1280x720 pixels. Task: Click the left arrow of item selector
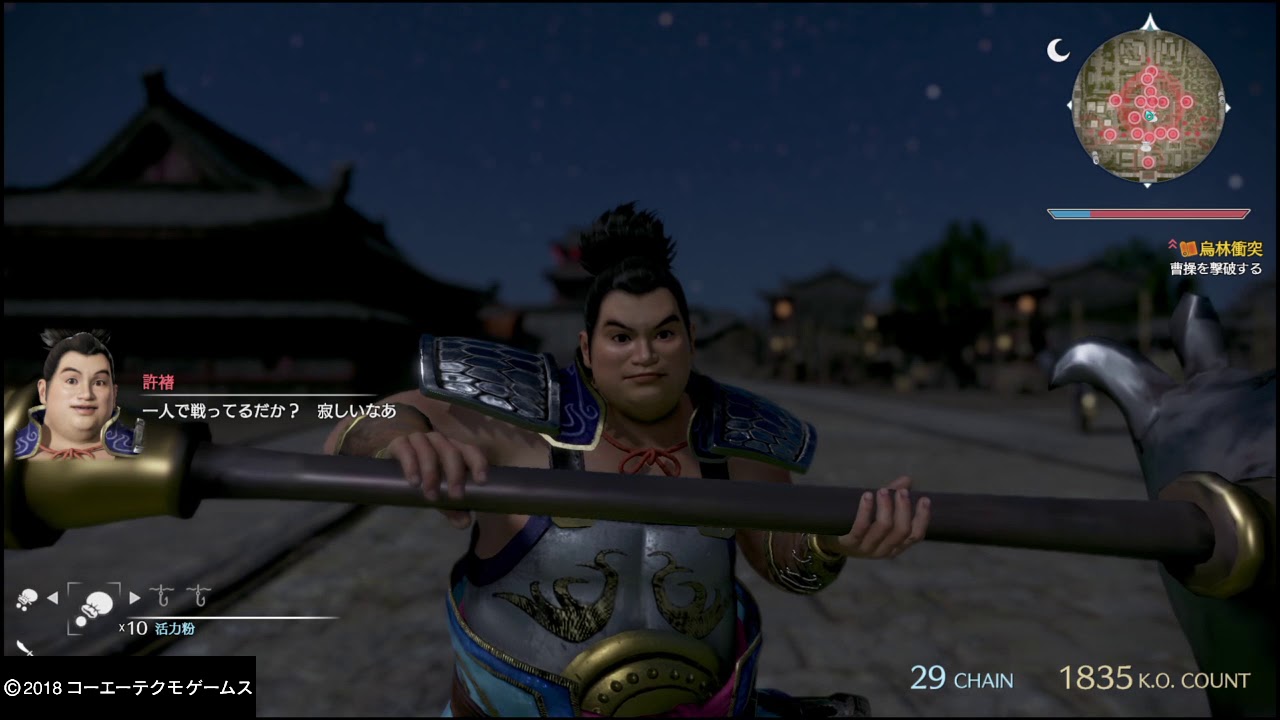click(52, 598)
